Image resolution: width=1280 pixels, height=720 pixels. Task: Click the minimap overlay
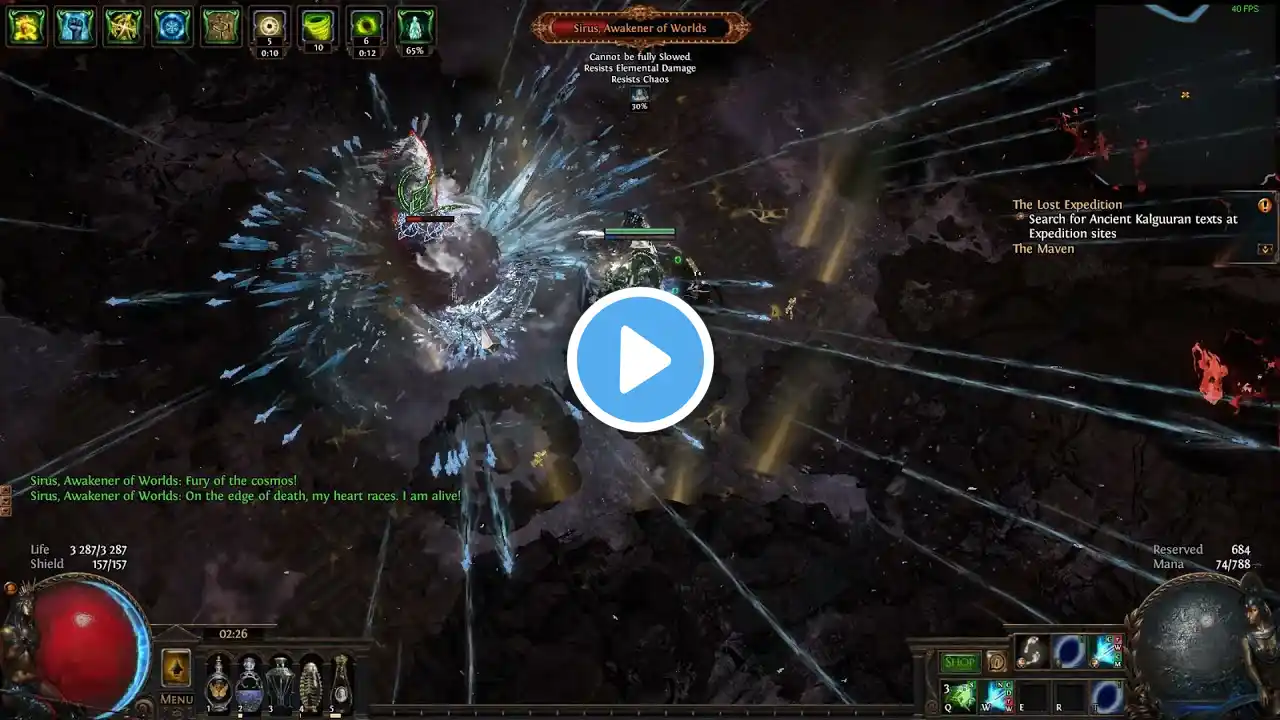pyautogui.click(x=1187, y=95)
